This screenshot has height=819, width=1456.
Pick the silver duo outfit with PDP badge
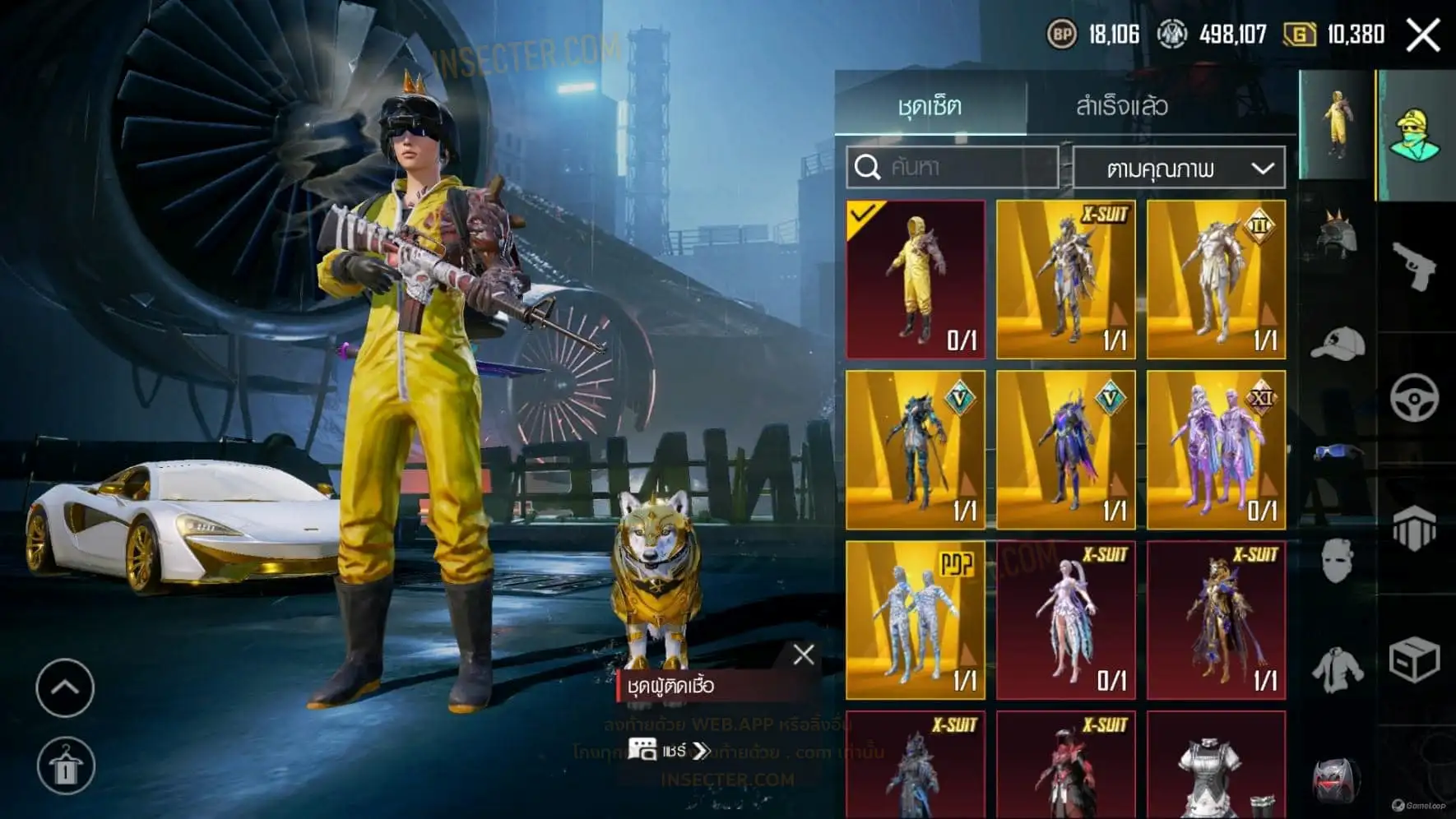coord(916,620)
